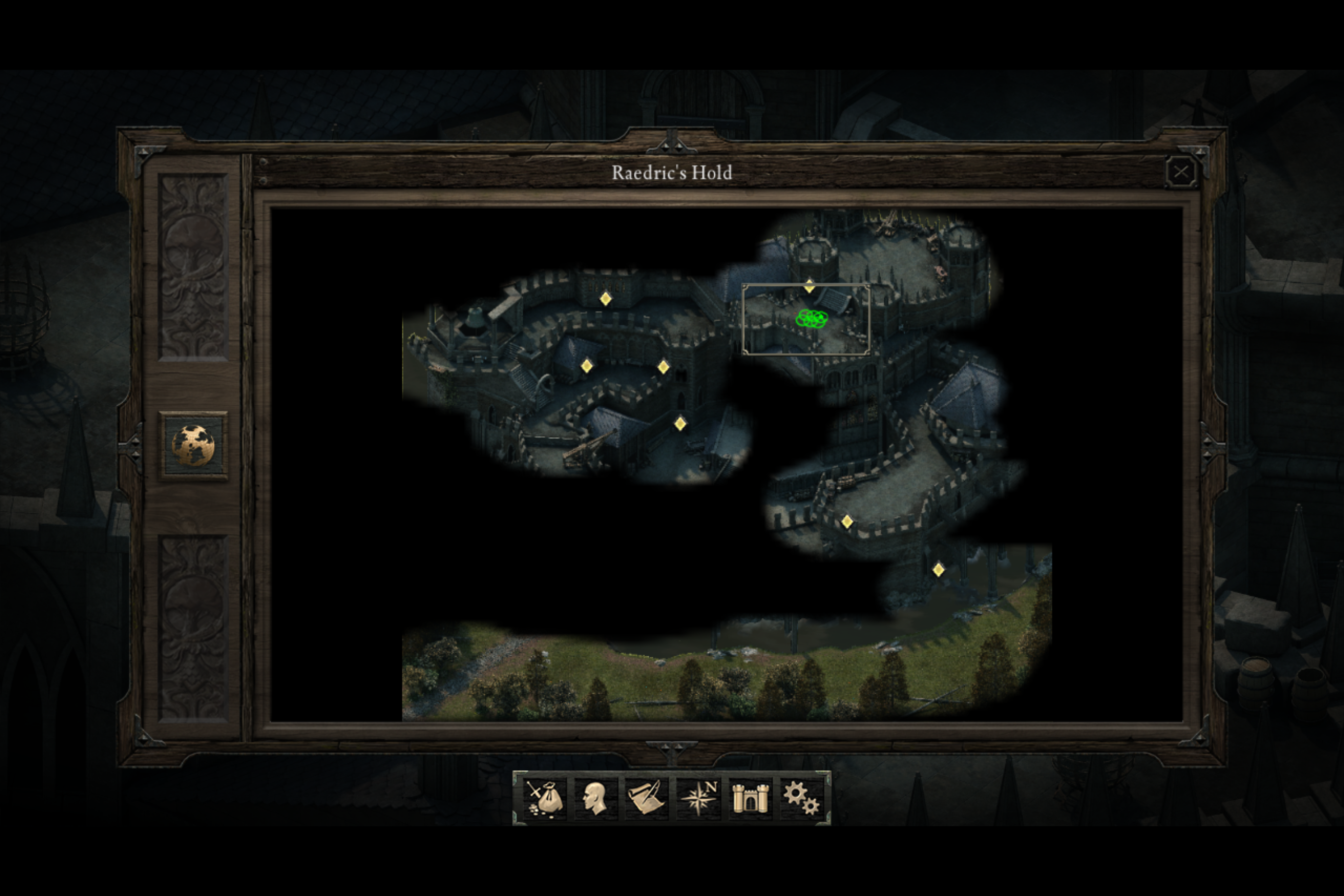This screenshot has height=896, width=1344.
Task: Open the options gears icon
Action: coord(801,798)
